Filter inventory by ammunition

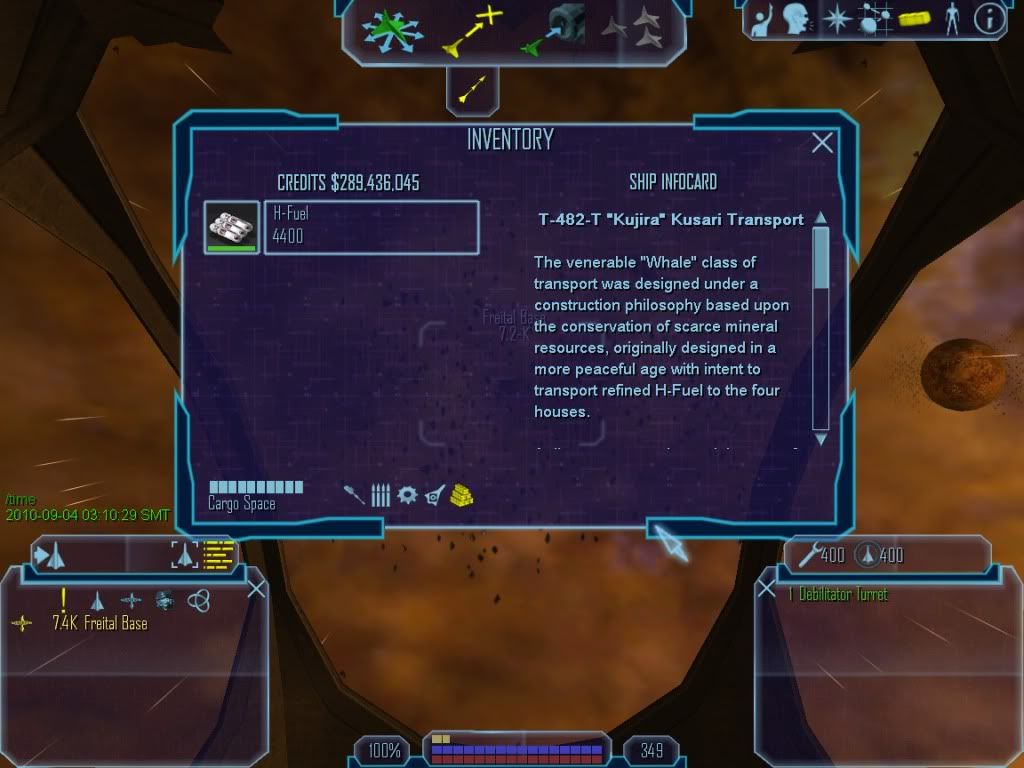coord(380,494)
